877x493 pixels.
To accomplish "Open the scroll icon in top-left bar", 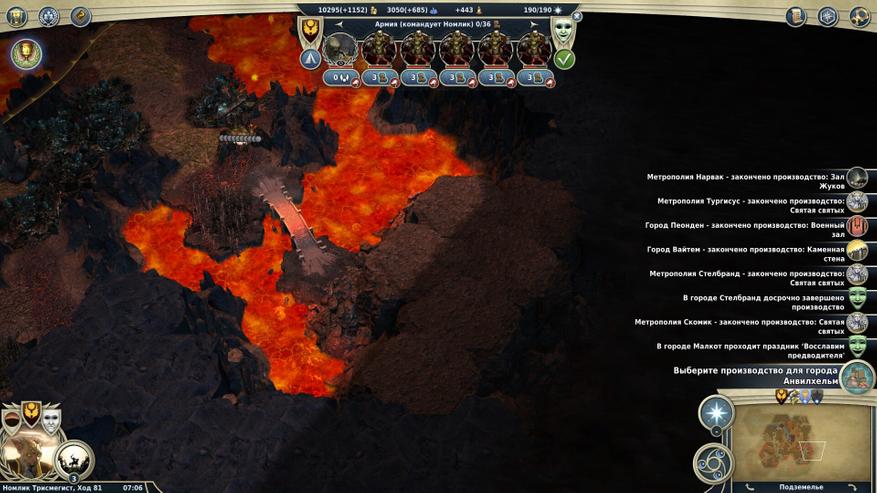I will pos(81,16).
